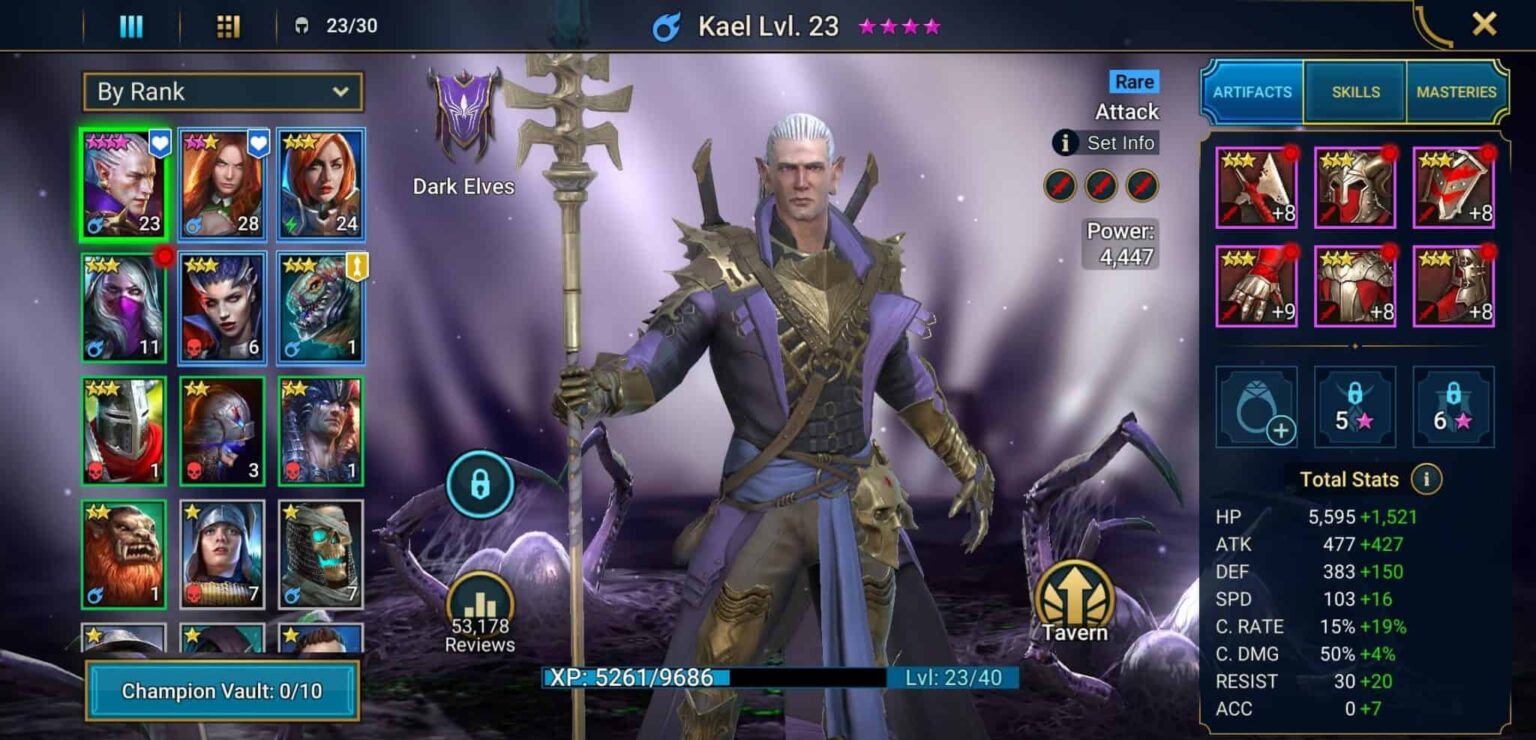Image resolution: width=1536 pixels, height=740 pixels.
Task: Inspect the Helmet artifact with +8
Action: coord(1355,186)
